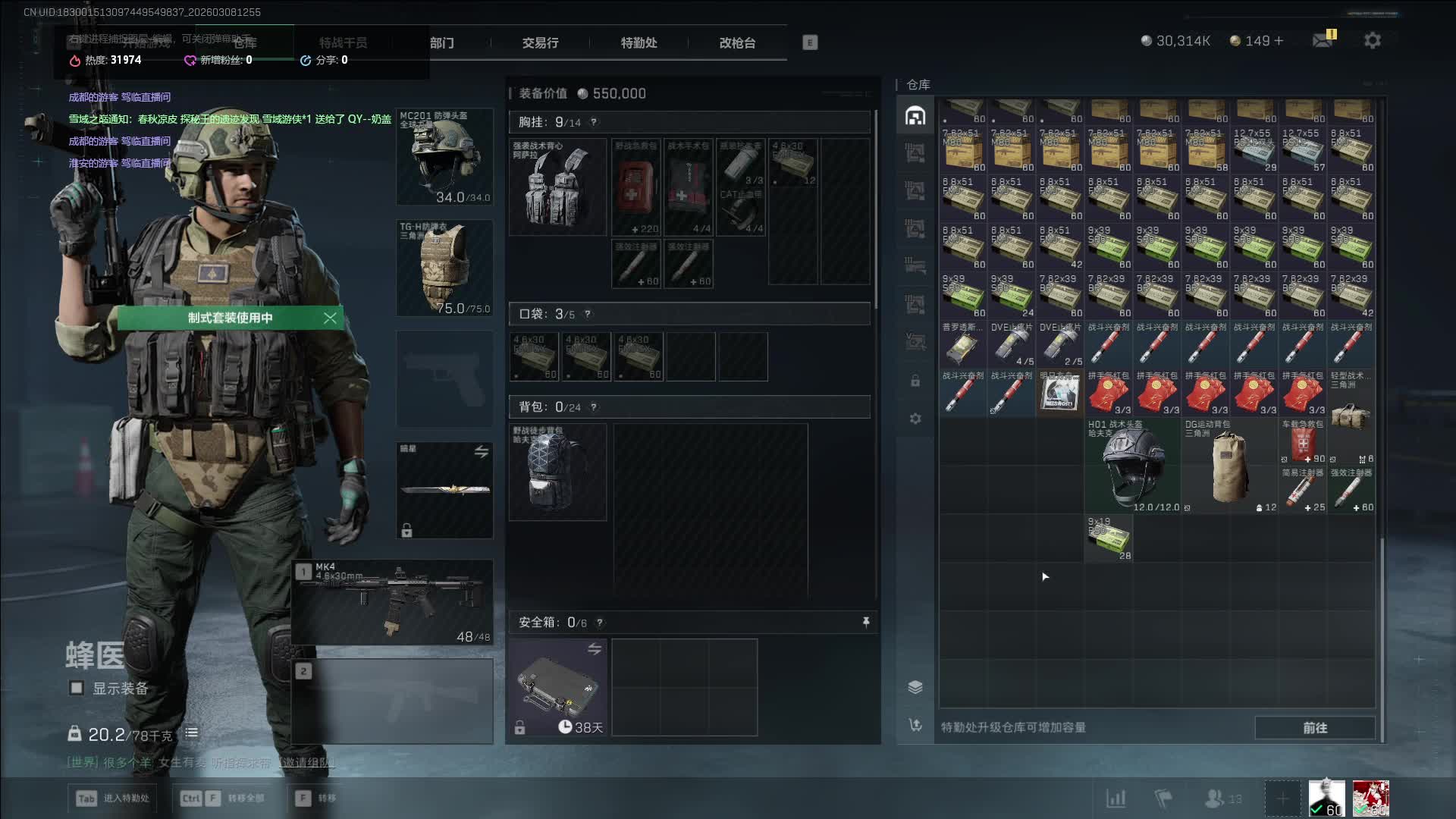Click the chest rig vest item
Viewport: 1456px width, 819px height.
tap(557, 187)
